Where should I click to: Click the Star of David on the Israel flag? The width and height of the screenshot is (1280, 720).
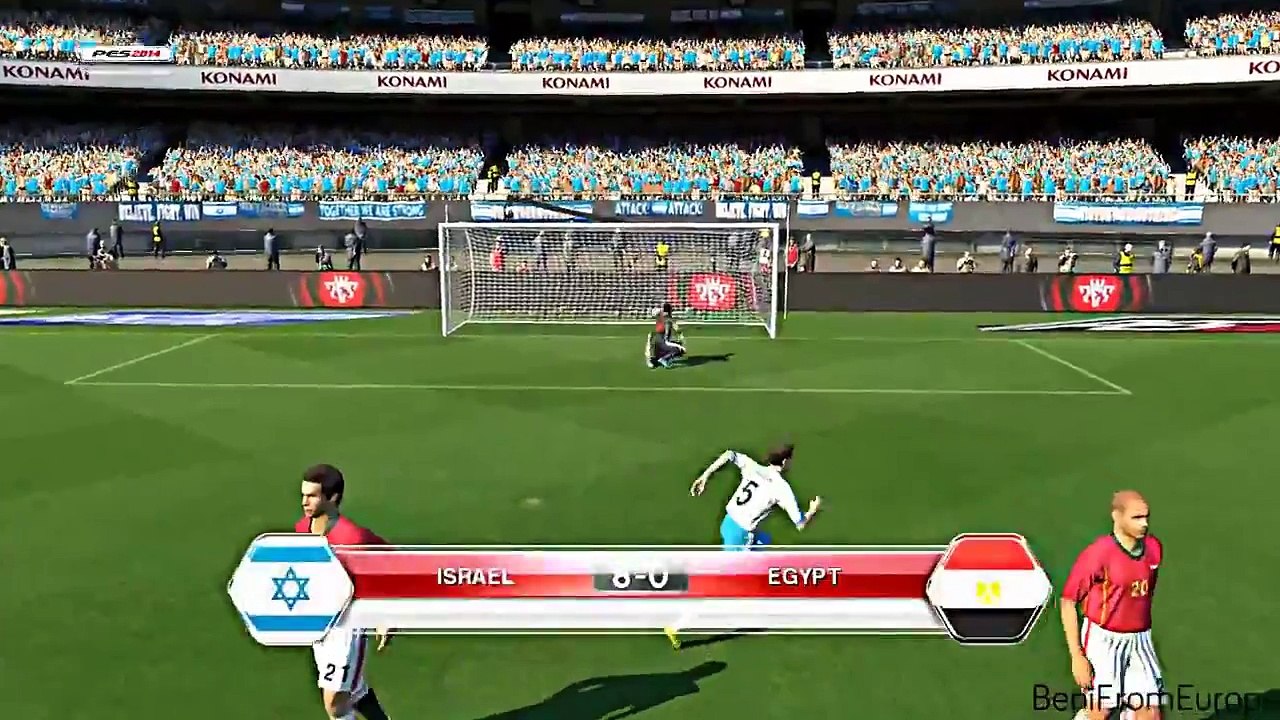[289, 590]
